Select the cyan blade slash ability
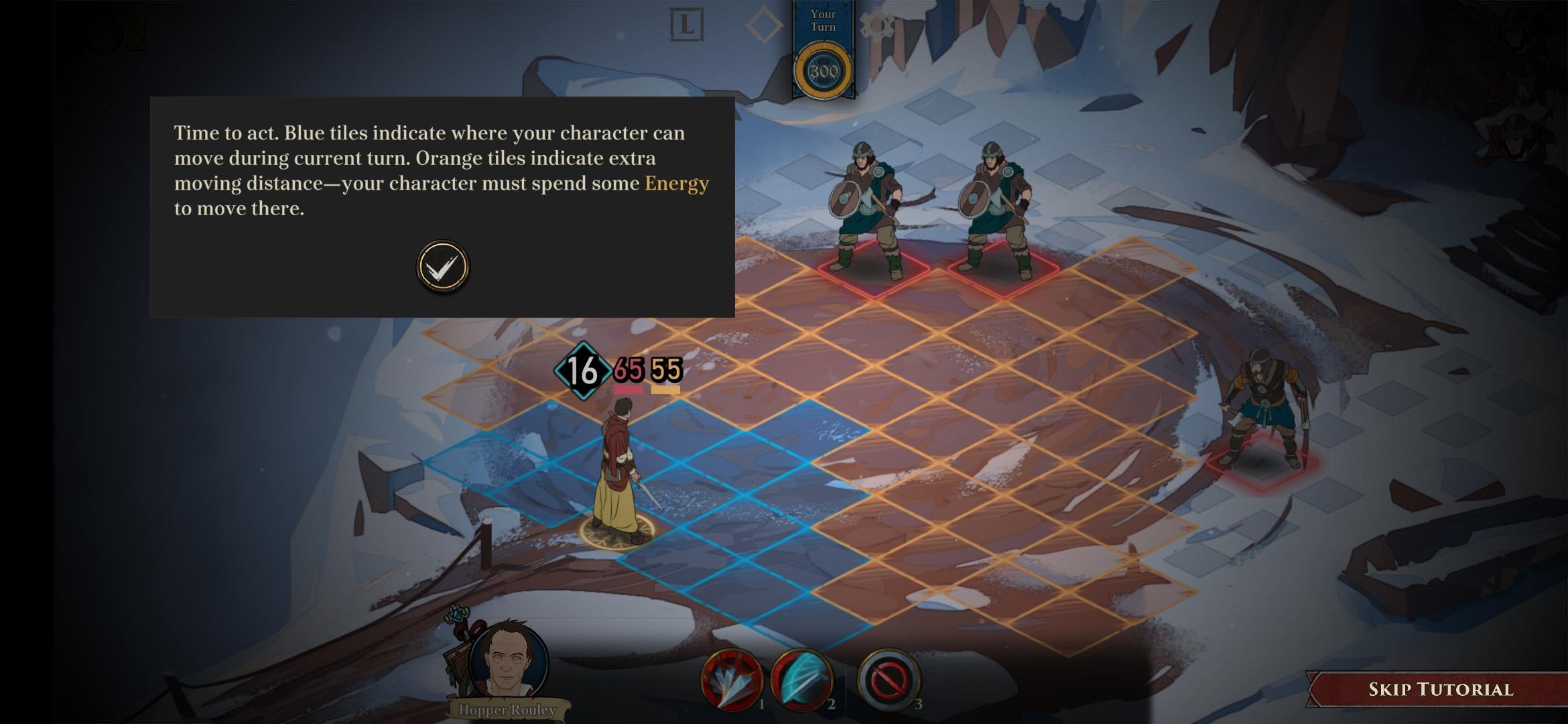 click(801, 680)
